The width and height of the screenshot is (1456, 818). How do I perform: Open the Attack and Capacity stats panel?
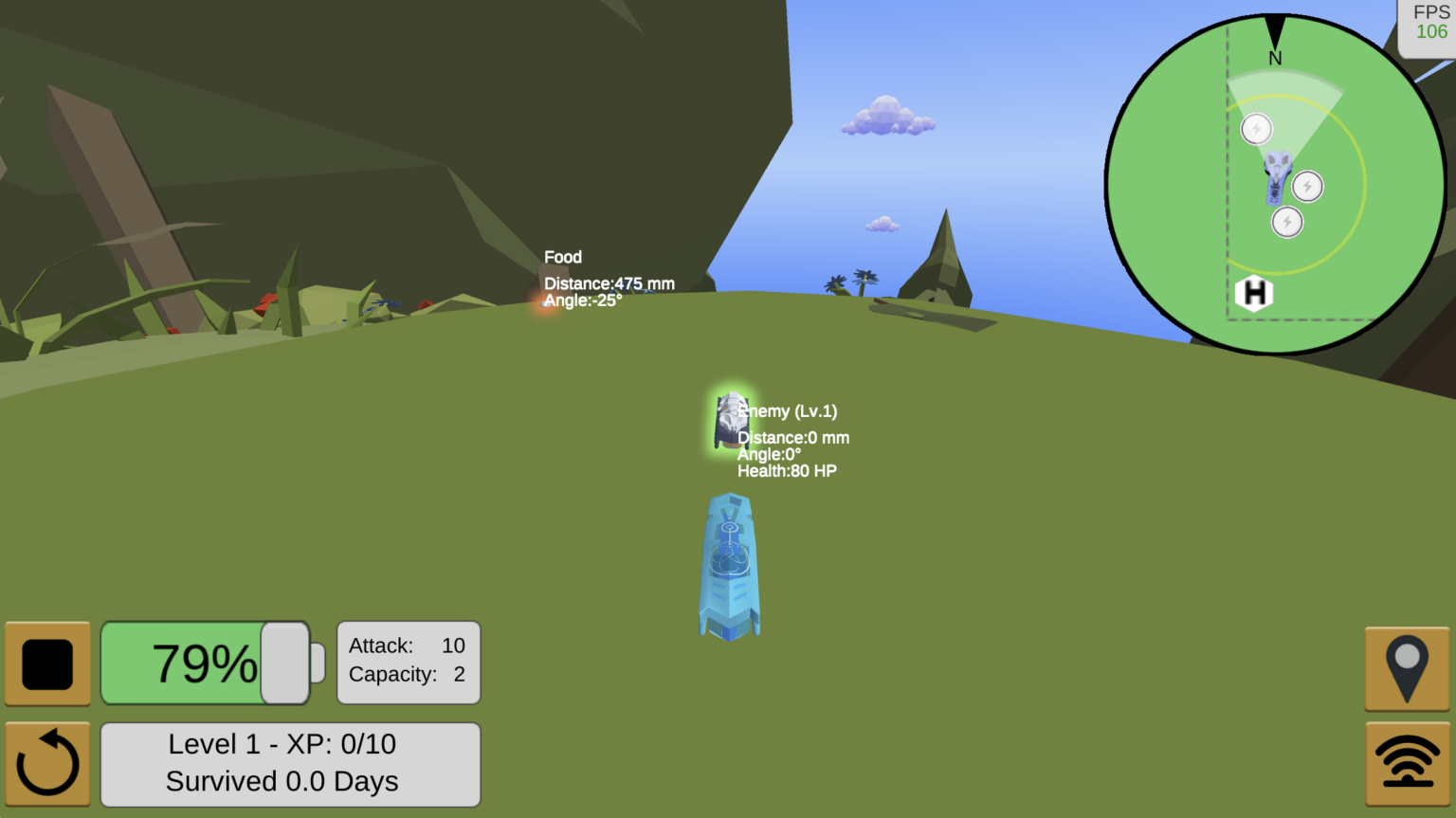pos(408,661)
